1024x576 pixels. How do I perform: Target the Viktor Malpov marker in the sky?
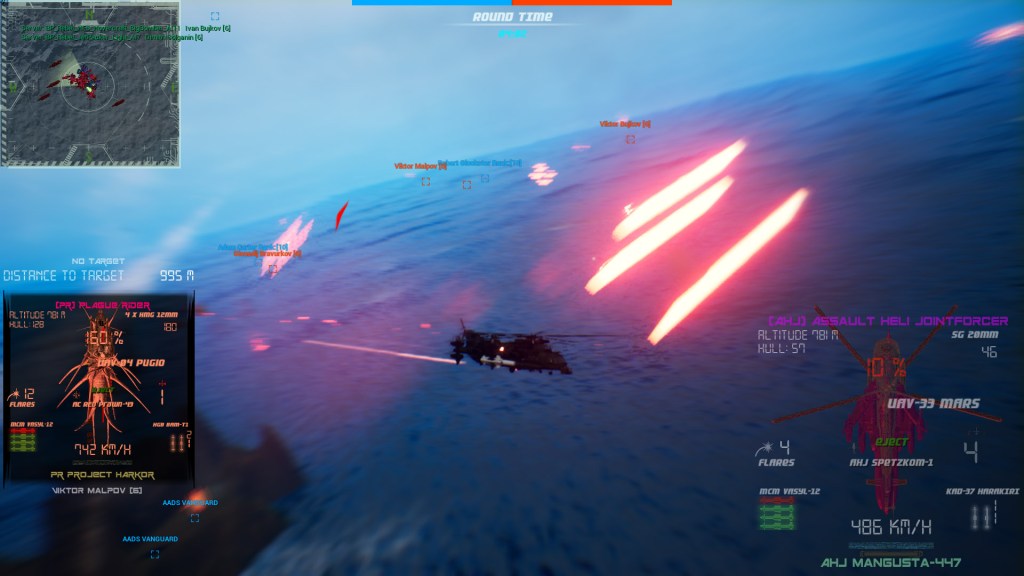[425, 181]
